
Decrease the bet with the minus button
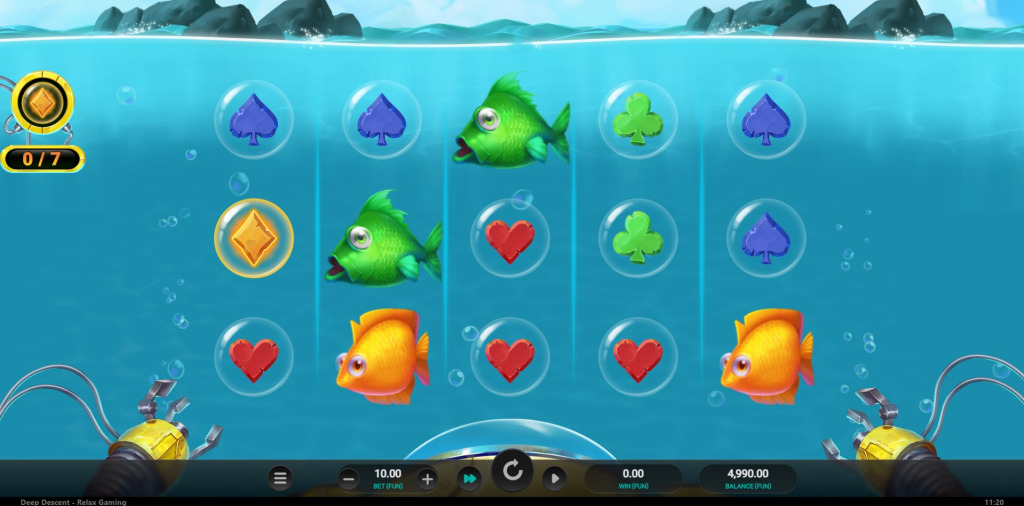point(348,479)
